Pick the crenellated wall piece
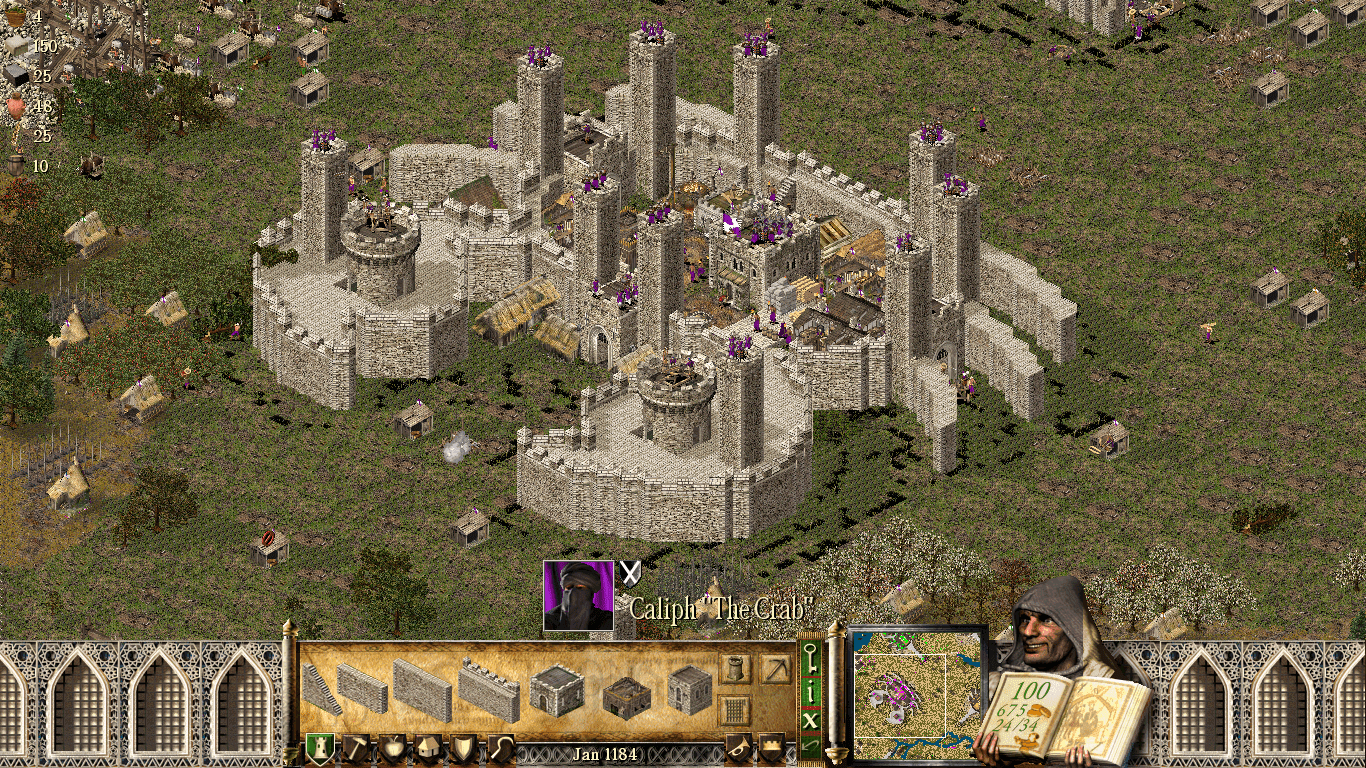1366x768 pixels. pos(489,689)
